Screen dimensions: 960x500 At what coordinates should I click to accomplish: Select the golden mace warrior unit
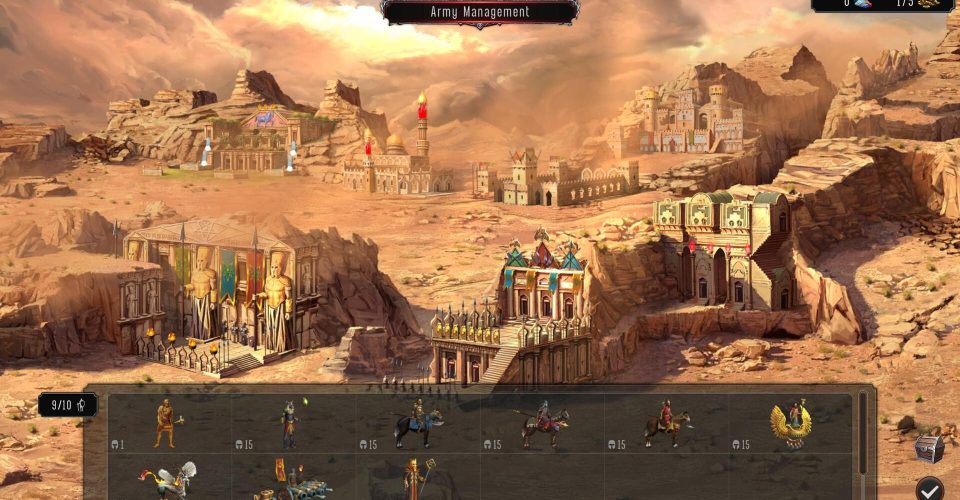coord(167,423)
